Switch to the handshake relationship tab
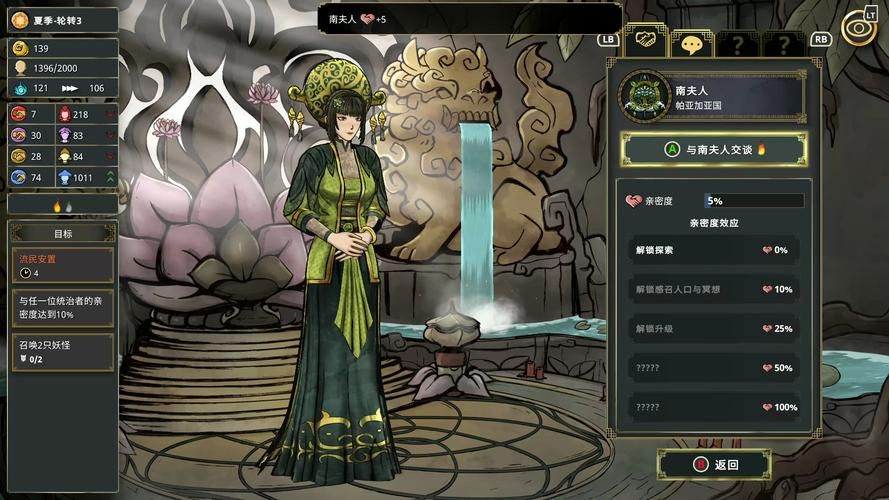The image size is (889, 500). tap(645, 42)
